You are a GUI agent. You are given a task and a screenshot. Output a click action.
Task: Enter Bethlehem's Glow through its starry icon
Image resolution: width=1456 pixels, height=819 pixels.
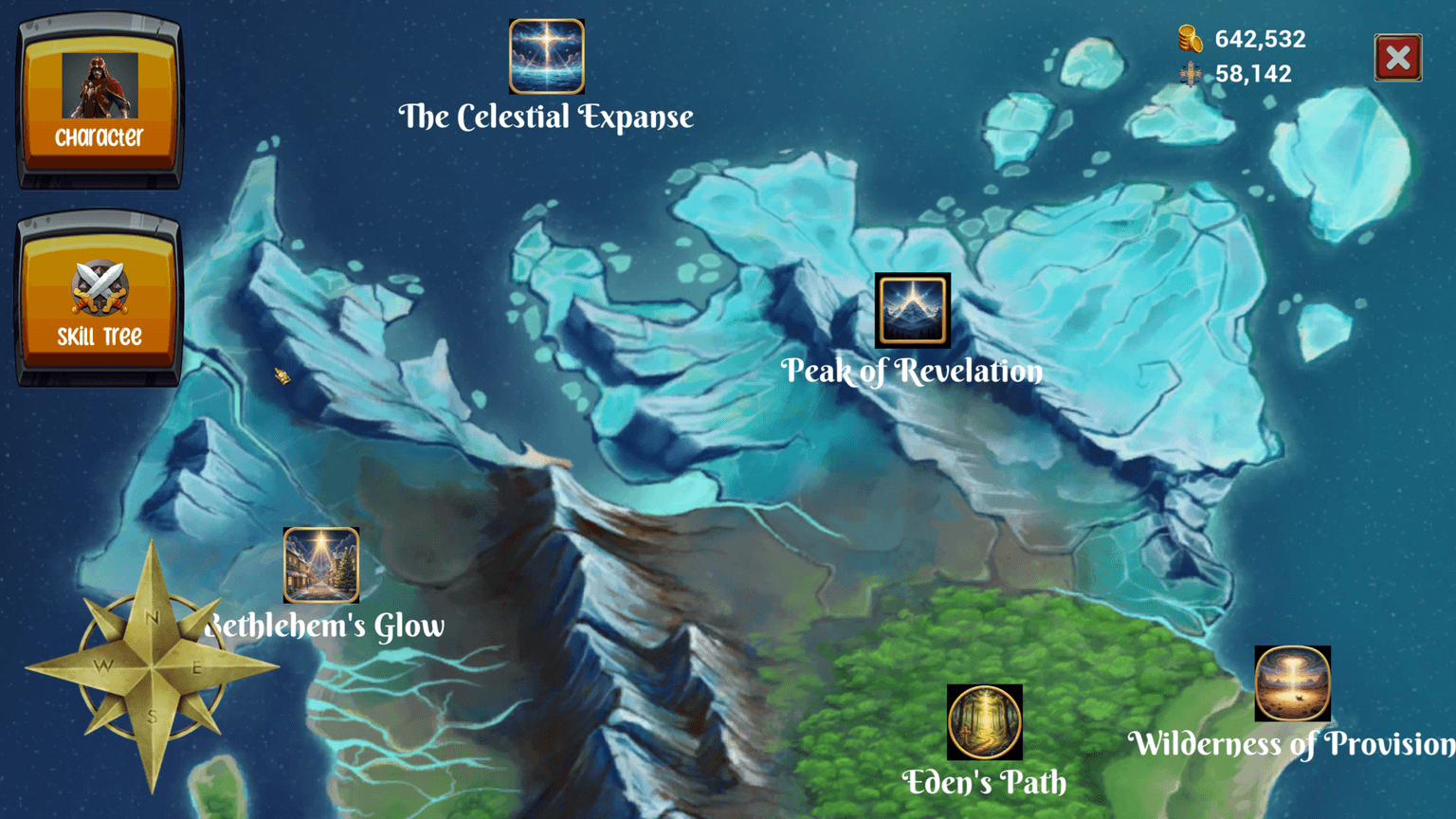point(321,567)
